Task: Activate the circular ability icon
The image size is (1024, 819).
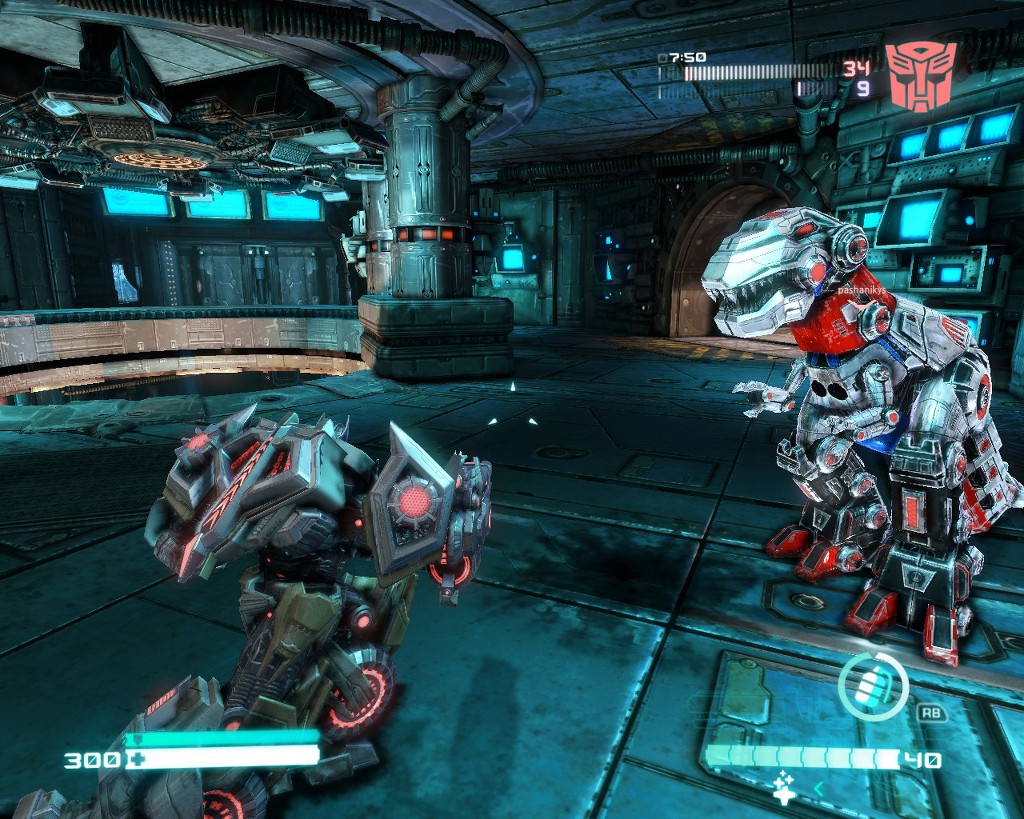Action: click(x=873, y=686)
